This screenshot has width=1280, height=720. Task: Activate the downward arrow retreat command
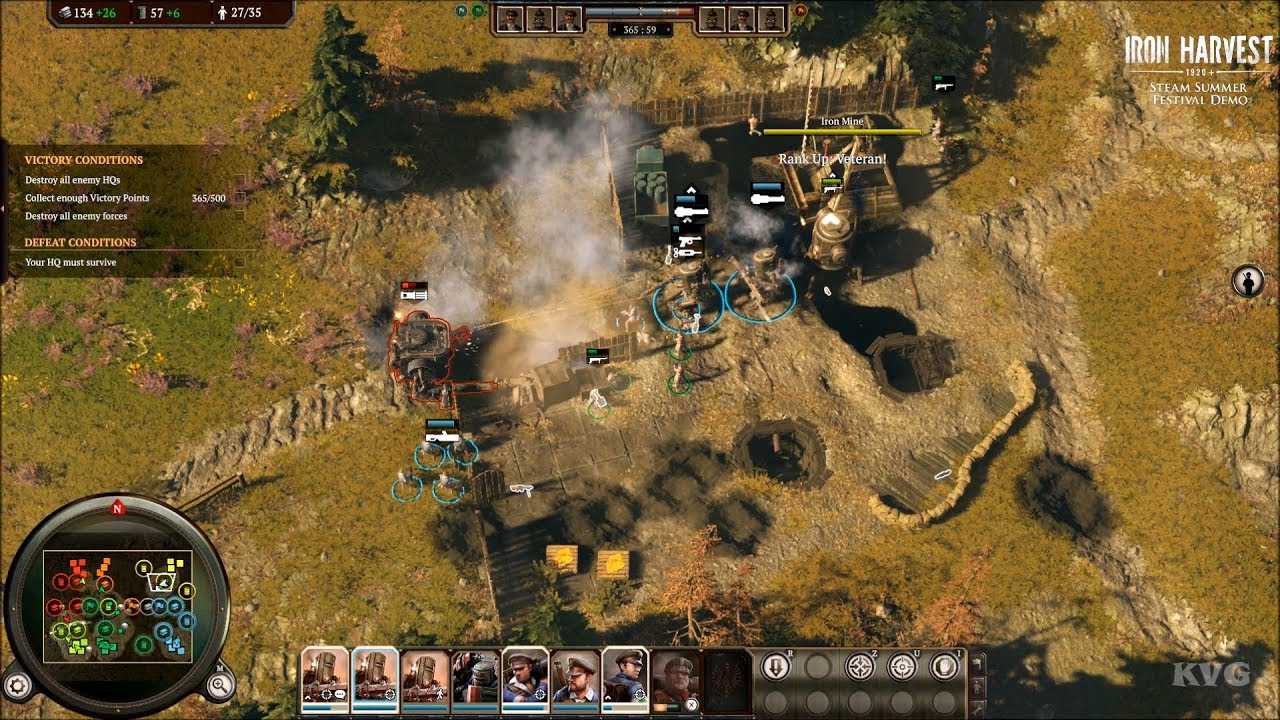(x=775, y=667)
